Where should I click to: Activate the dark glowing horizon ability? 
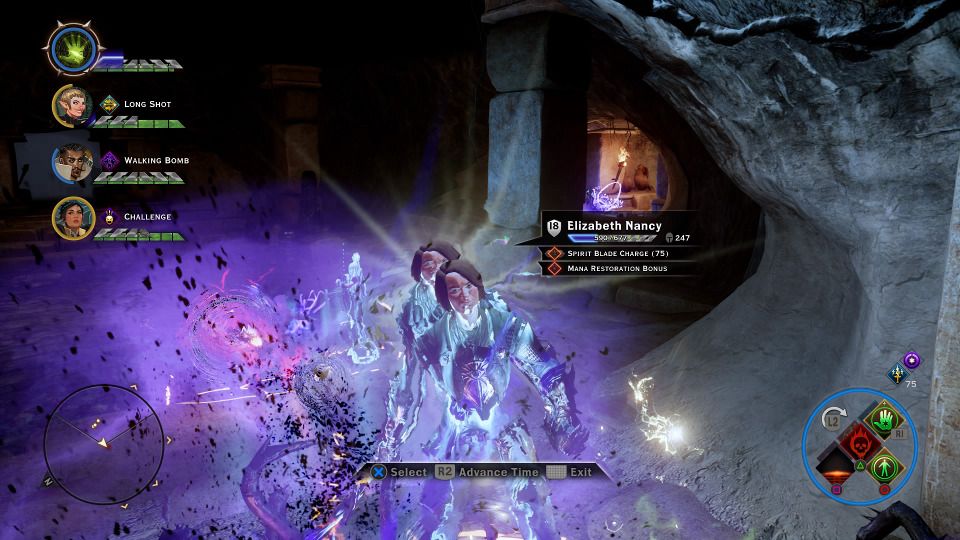[836, 466]
